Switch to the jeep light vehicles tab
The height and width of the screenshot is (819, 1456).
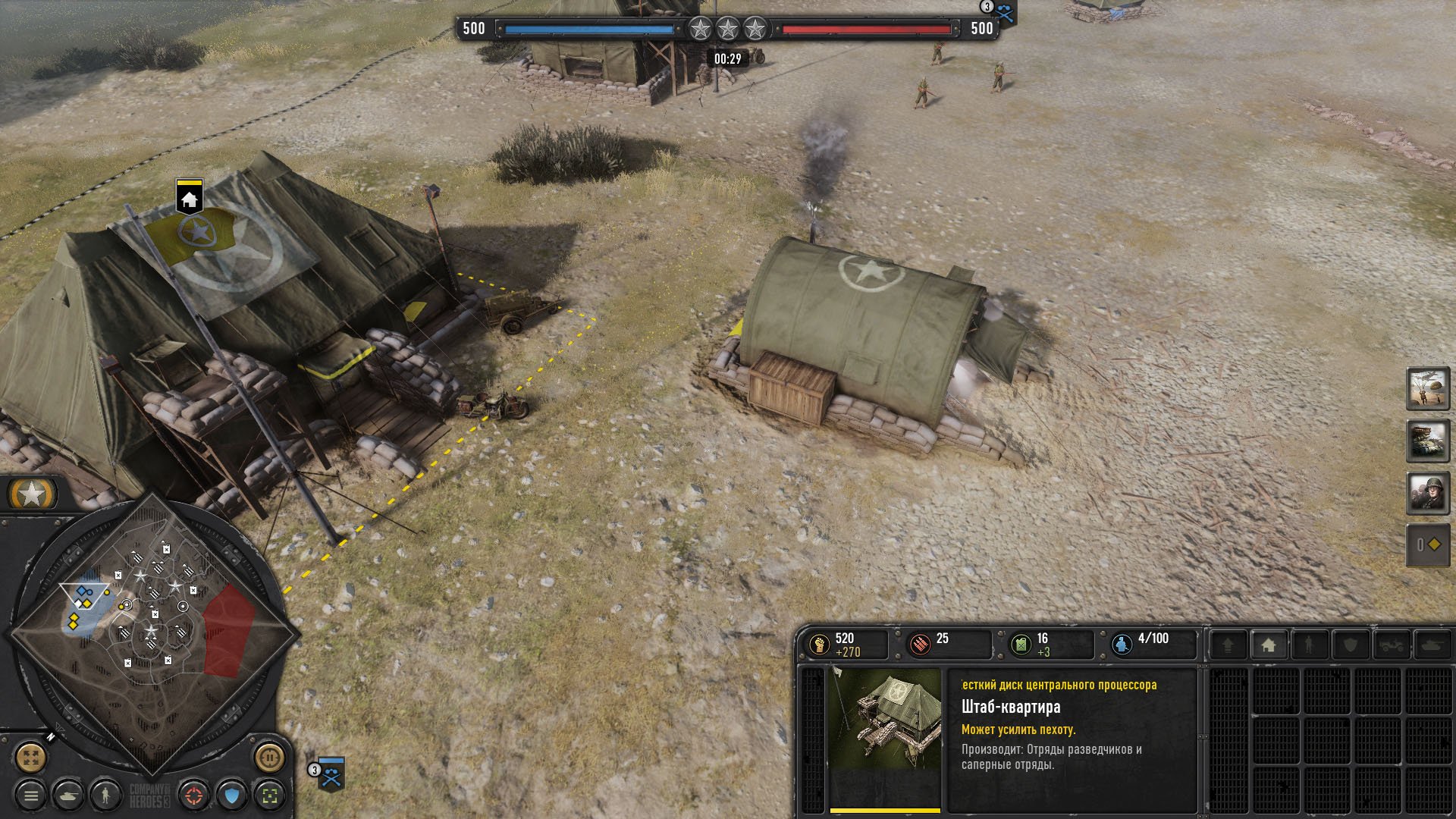1392,645
